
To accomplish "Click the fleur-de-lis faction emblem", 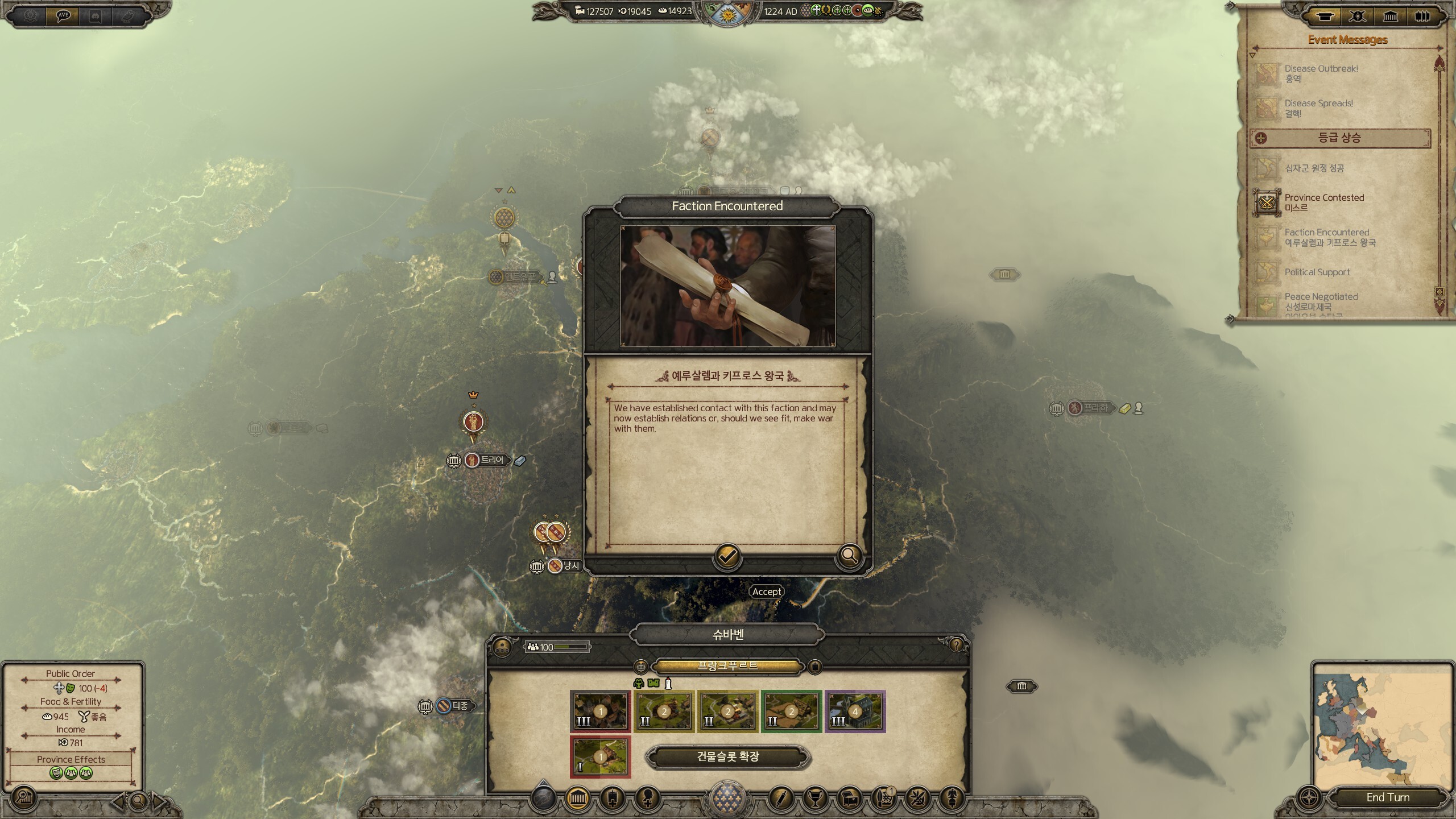I will [728, 797].
